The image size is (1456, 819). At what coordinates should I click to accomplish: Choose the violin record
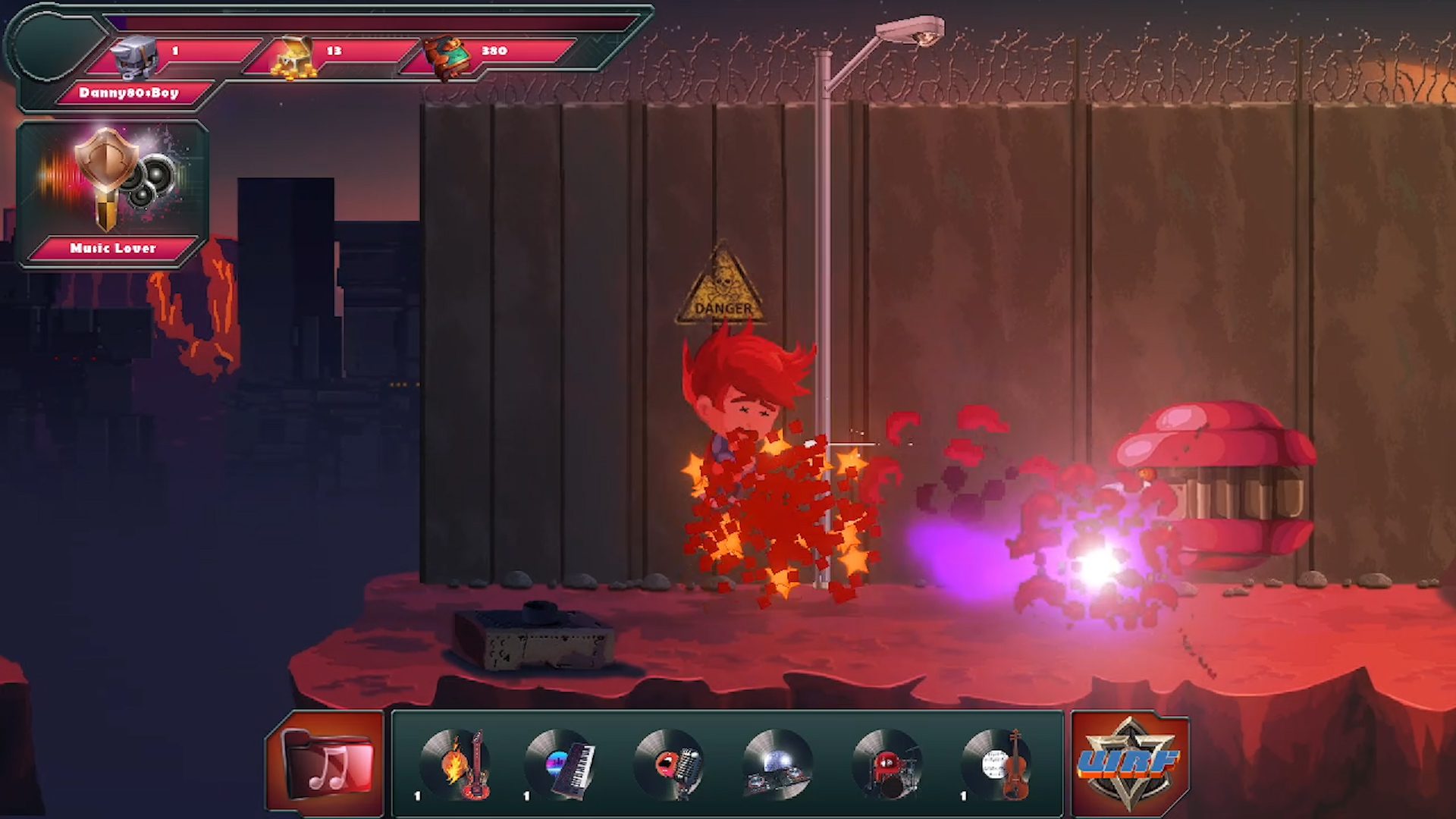click(996, 764)
